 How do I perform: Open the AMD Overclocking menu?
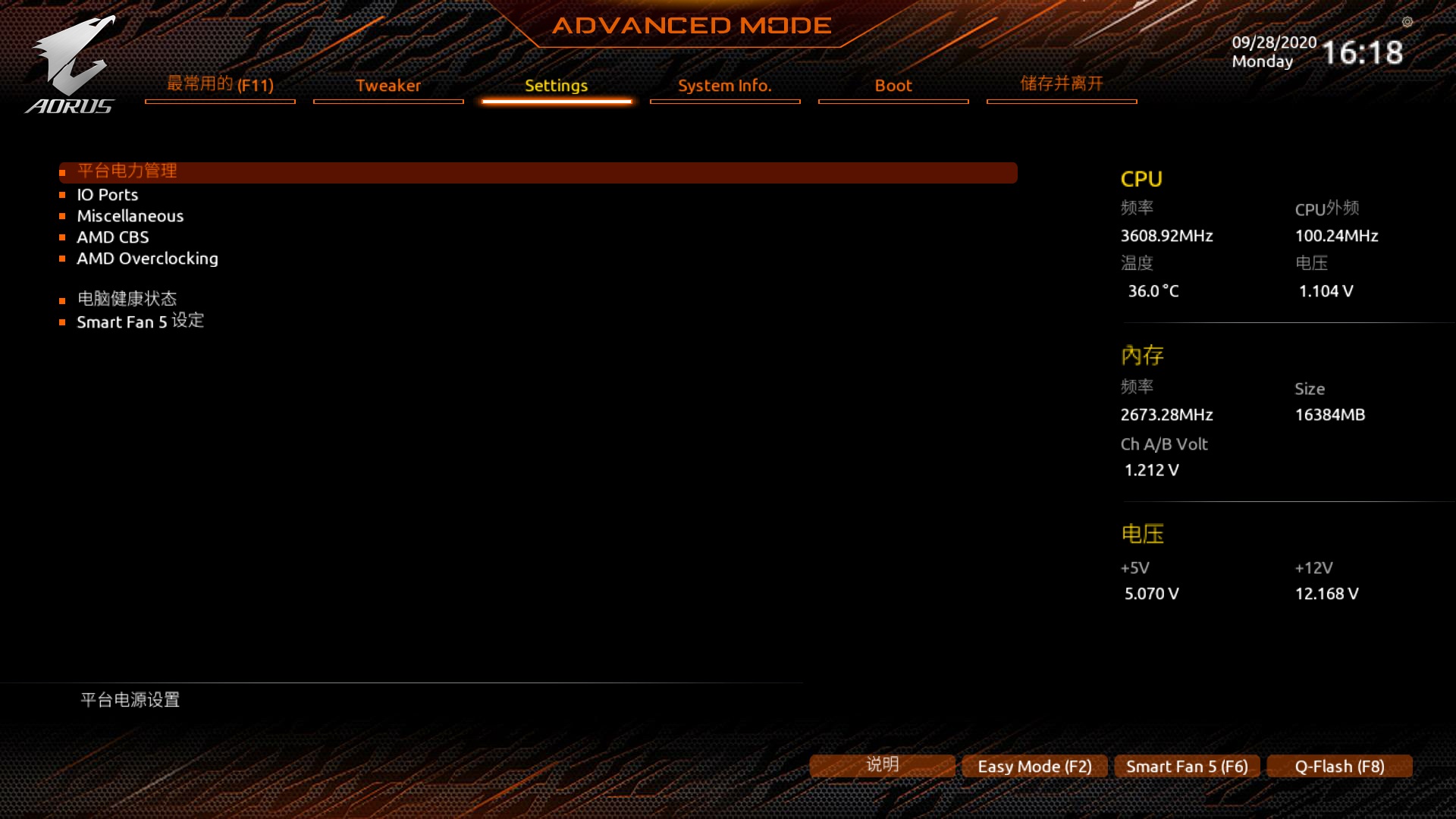tap(147, 259)
